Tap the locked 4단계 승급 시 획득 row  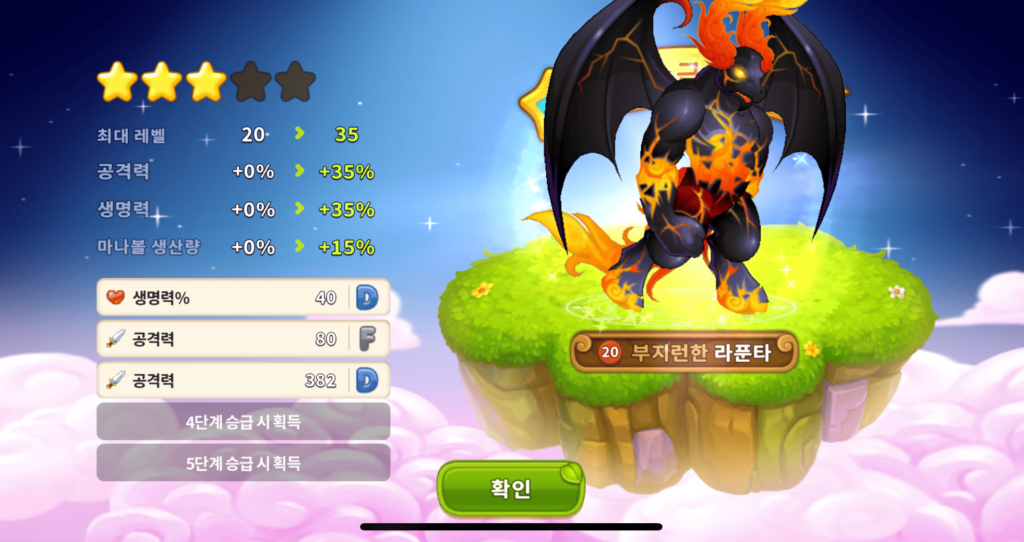[x=243, y=421]
